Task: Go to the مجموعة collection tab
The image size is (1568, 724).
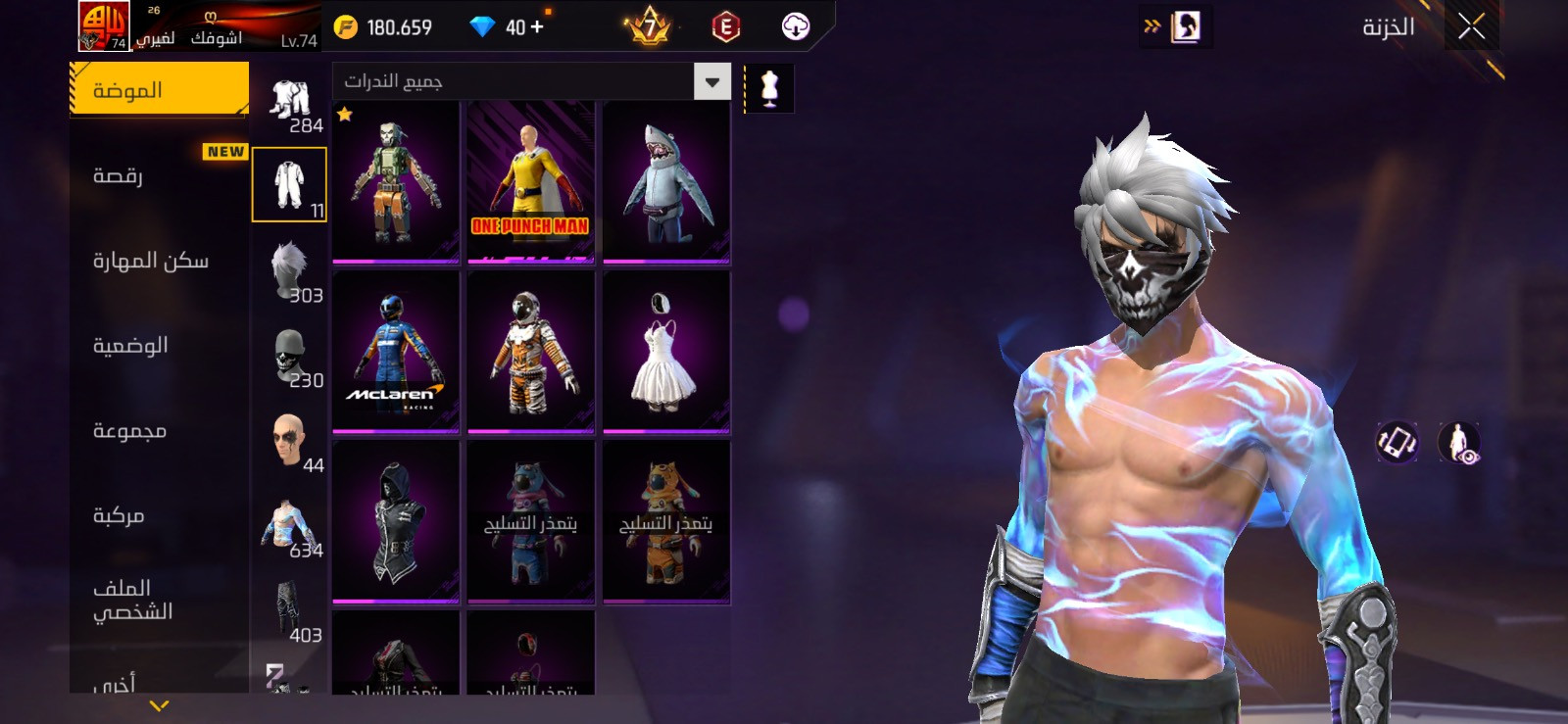Action: (x=129, y=430)
